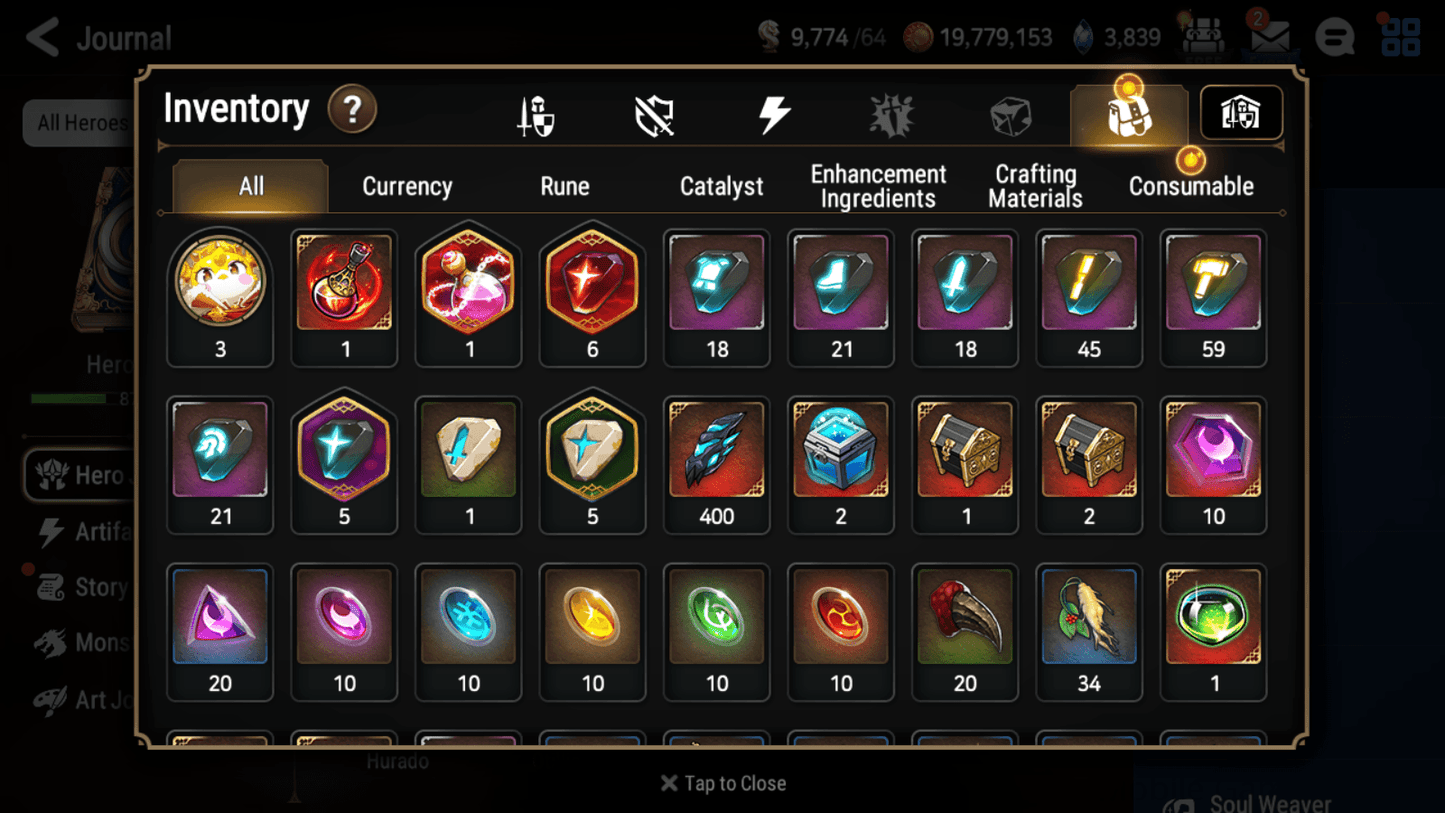Select the backpack Inventory icon

(x=1128, y=113)
